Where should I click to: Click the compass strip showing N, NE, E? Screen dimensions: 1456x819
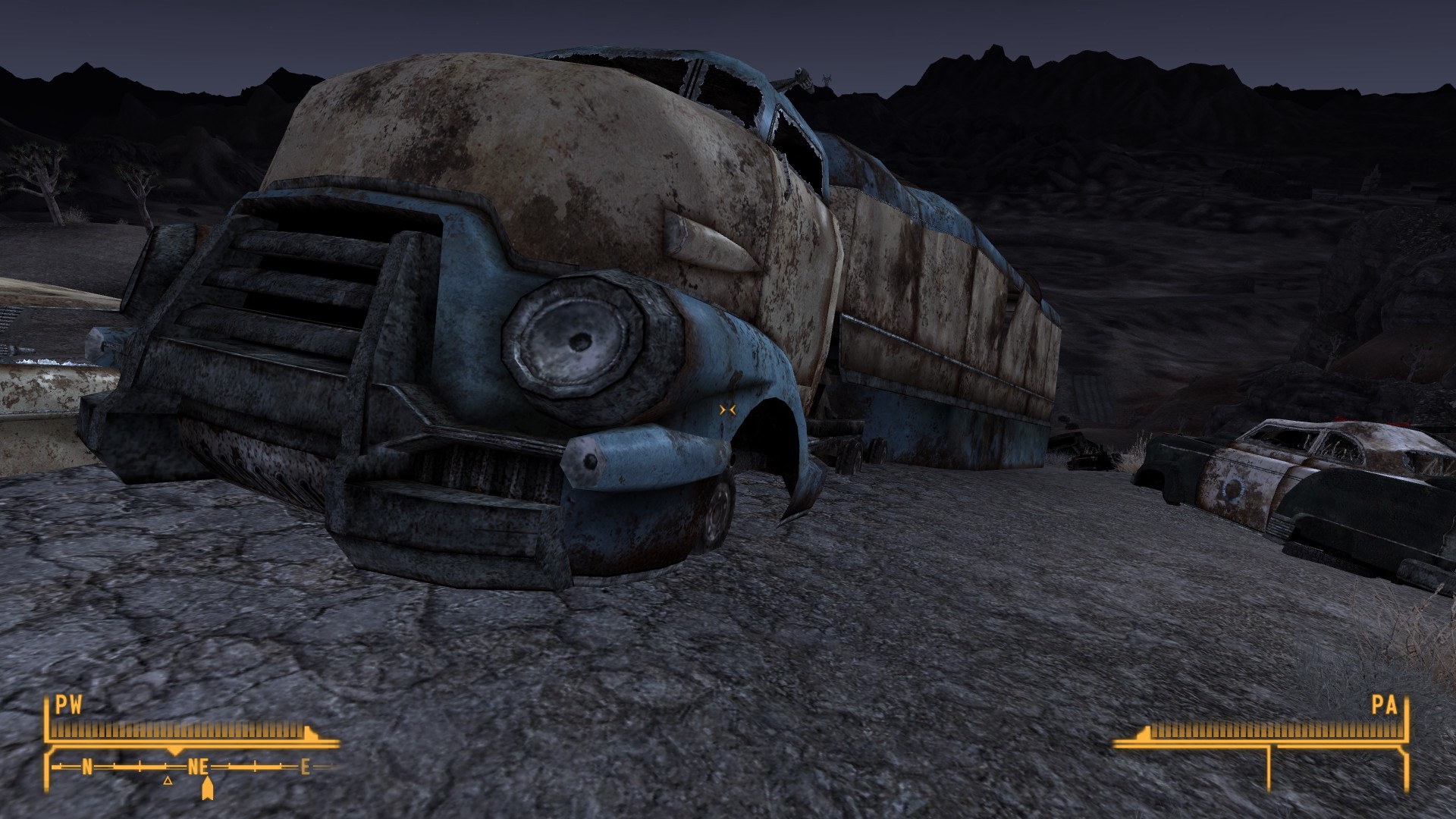point(193,767)
